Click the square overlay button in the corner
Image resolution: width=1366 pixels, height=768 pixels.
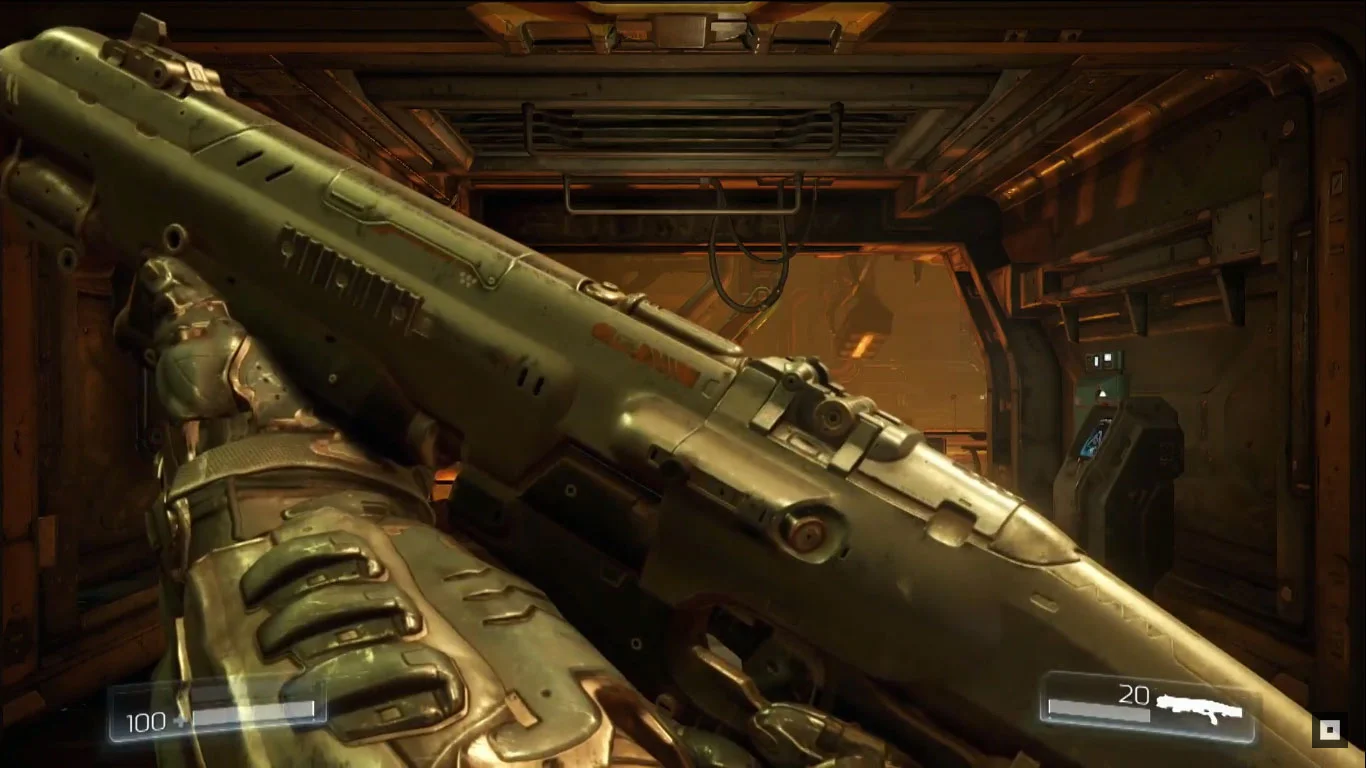1329,730
